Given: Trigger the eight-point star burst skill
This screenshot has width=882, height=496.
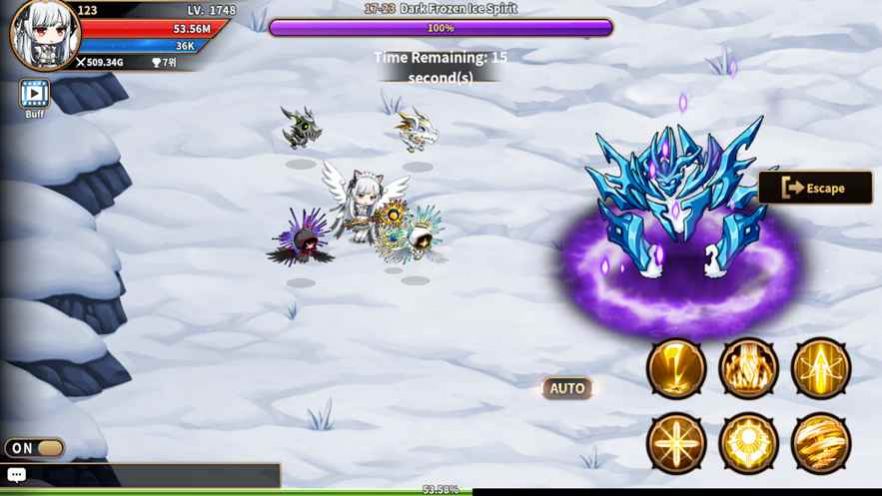Looking at the screenshot, I should click(676, 441).
